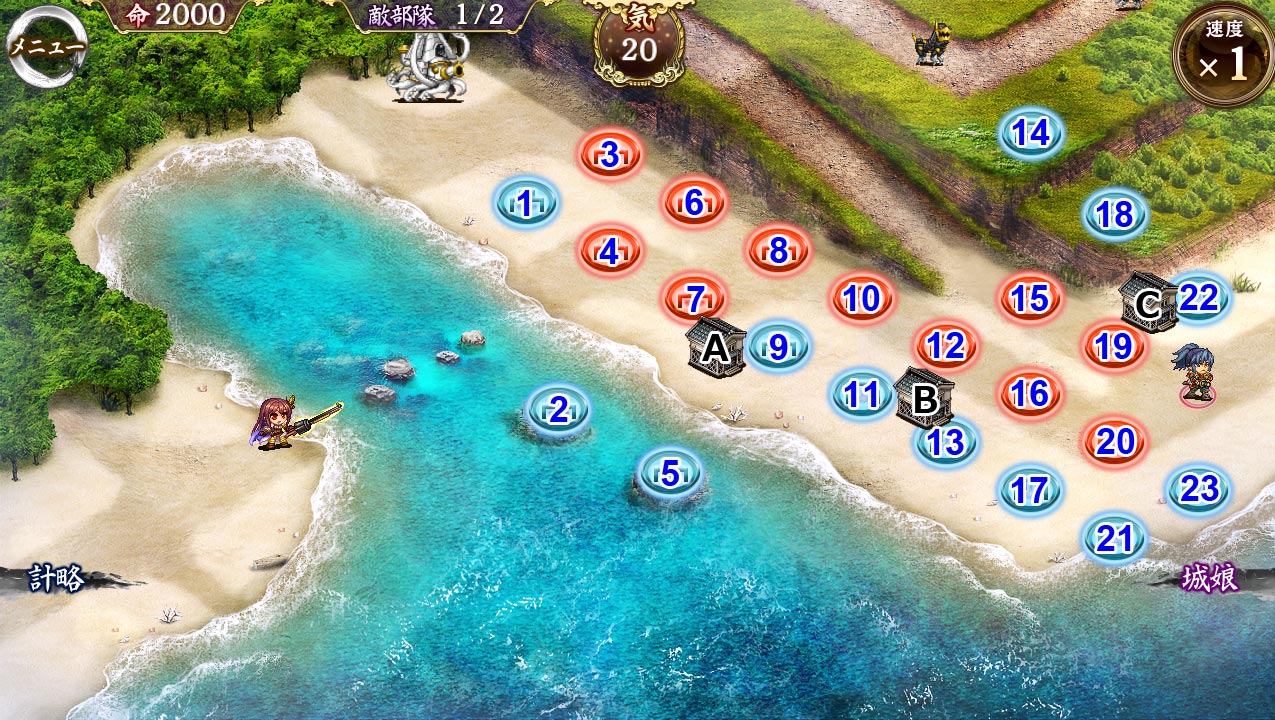Choose blue water tile 2
The height and width of the screenshot is (720, 1275).
(558, 409)
